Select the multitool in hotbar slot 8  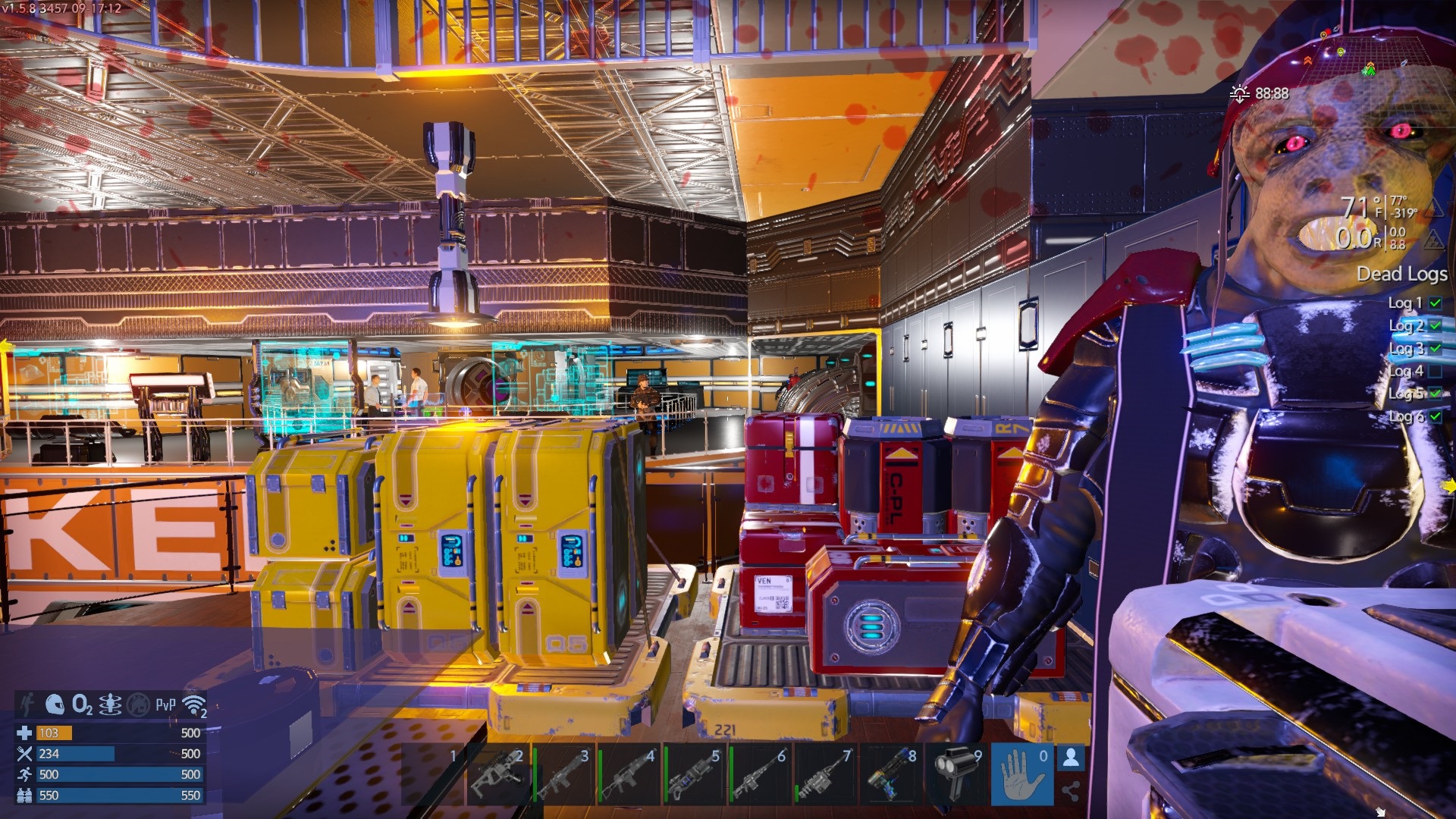point(891,775)
